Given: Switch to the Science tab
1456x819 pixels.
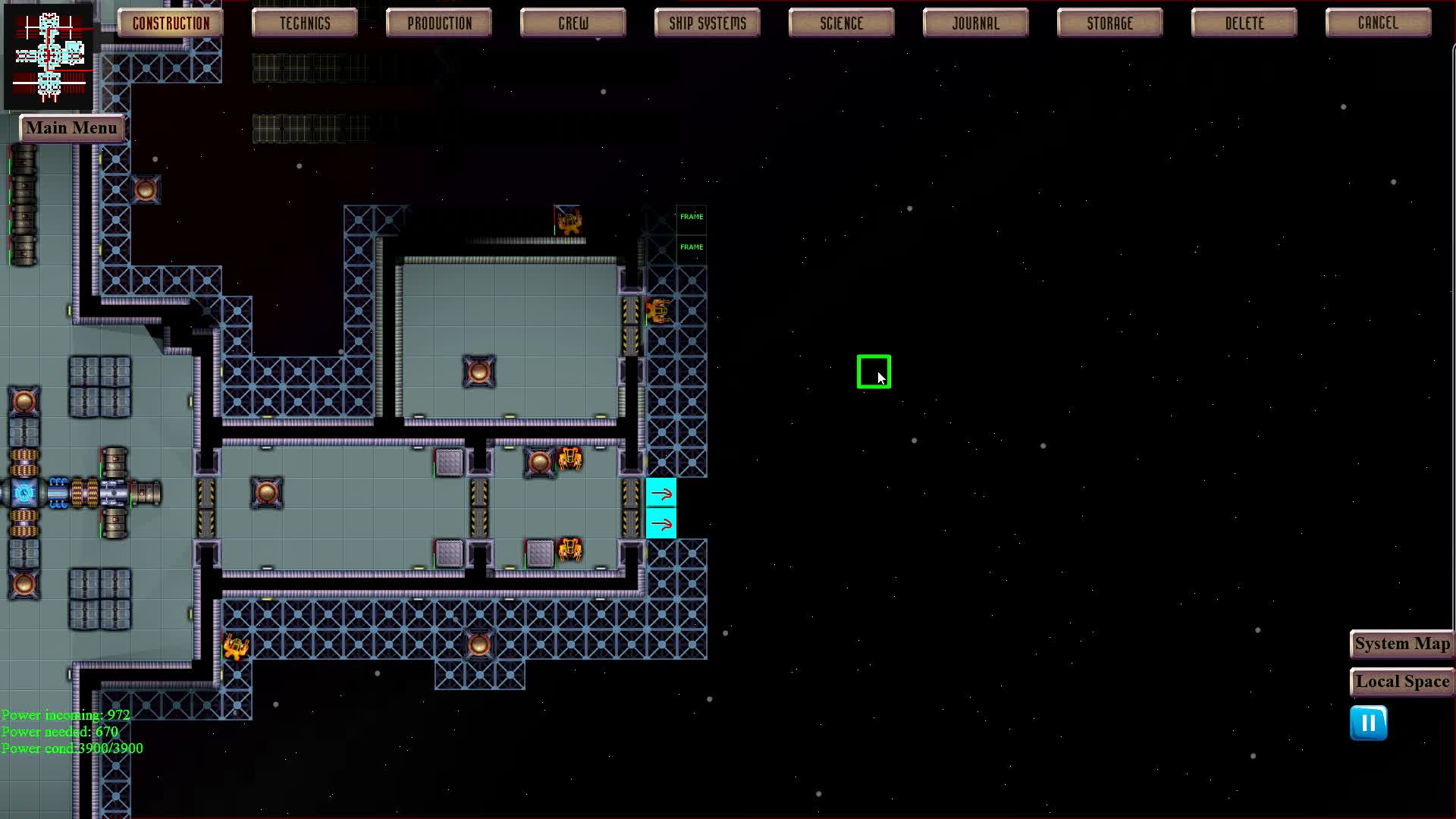Looking at the screenshot, I should coord(840,23).
